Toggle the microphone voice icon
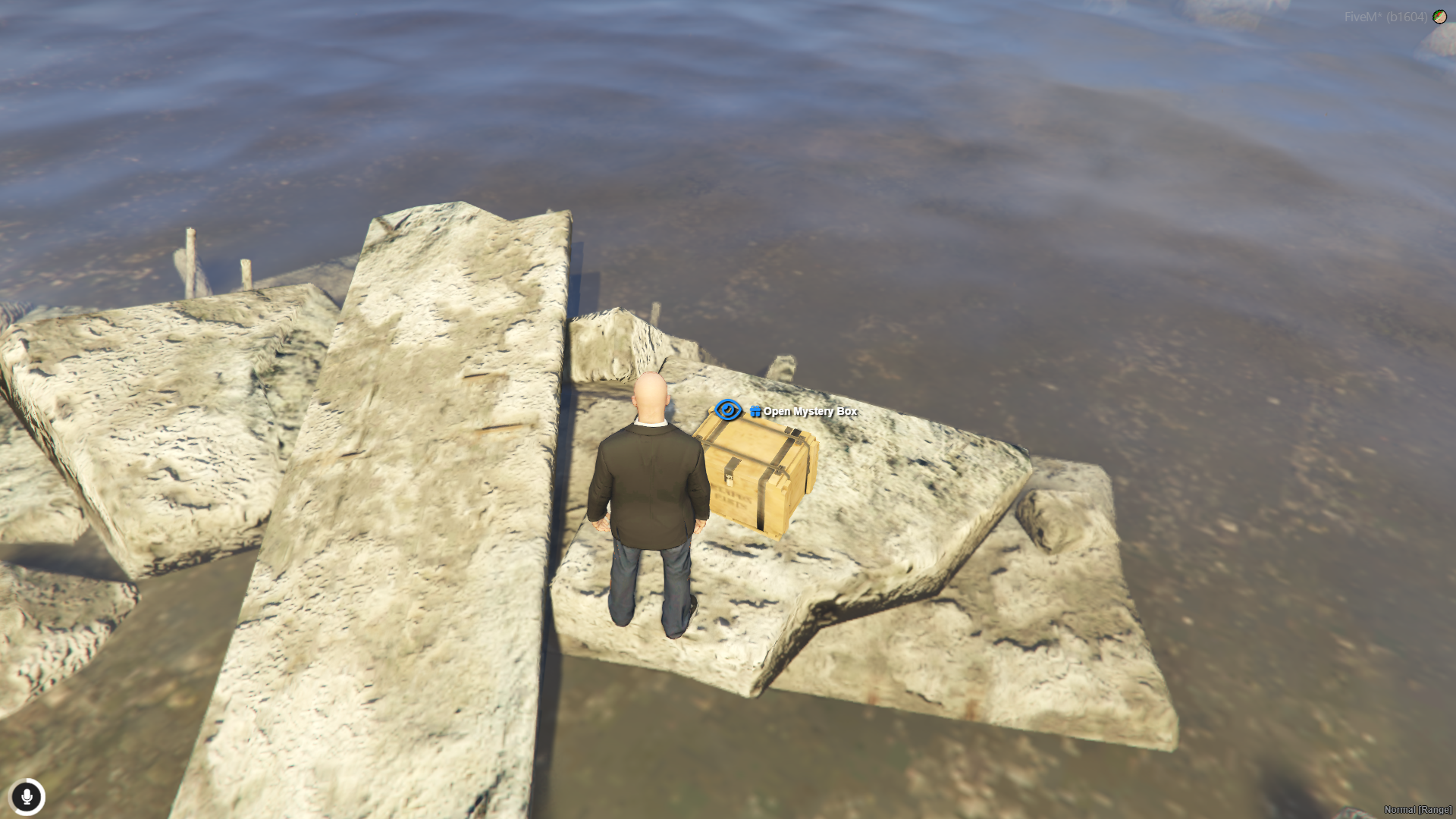 coord(27,797)
